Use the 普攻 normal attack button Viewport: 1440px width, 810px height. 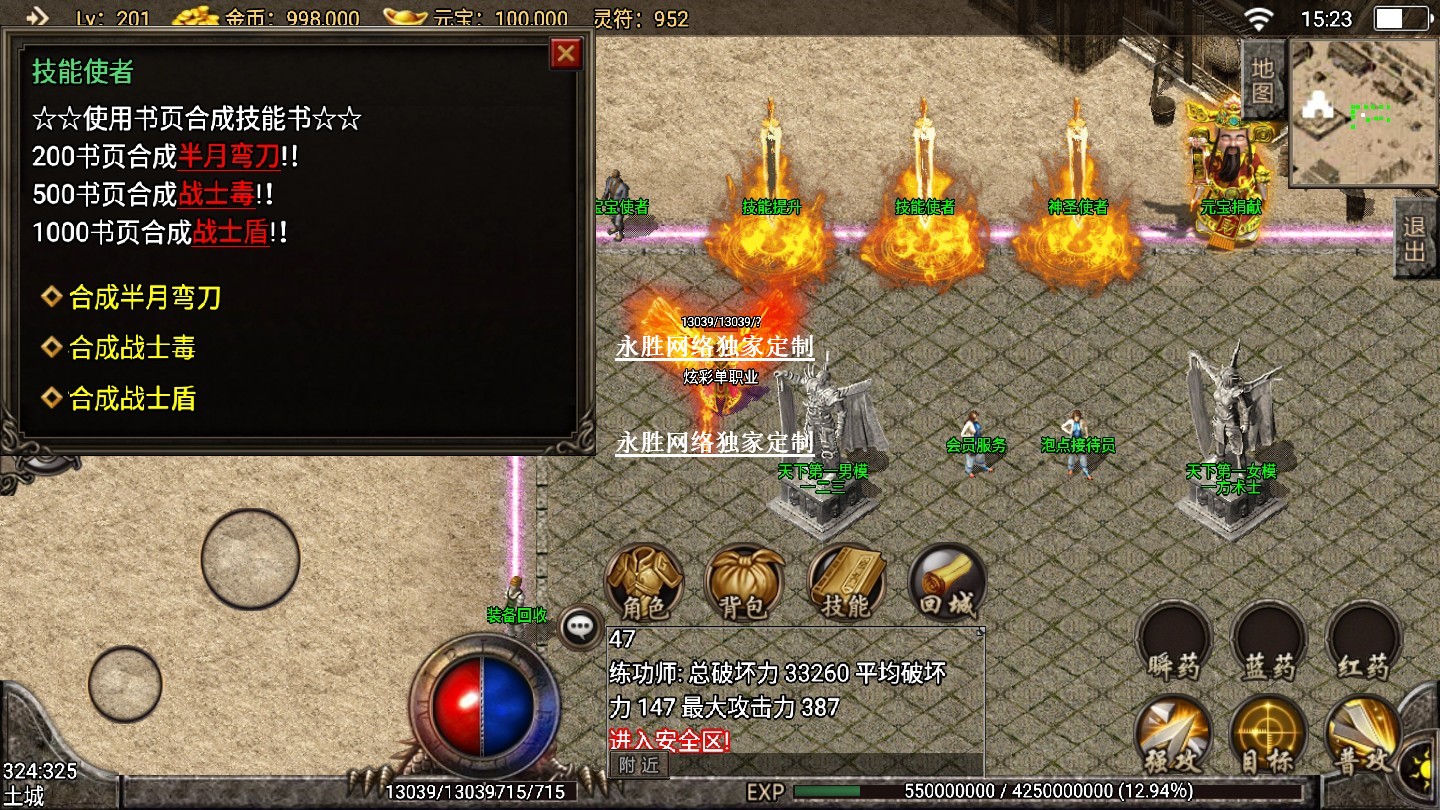1362,735
